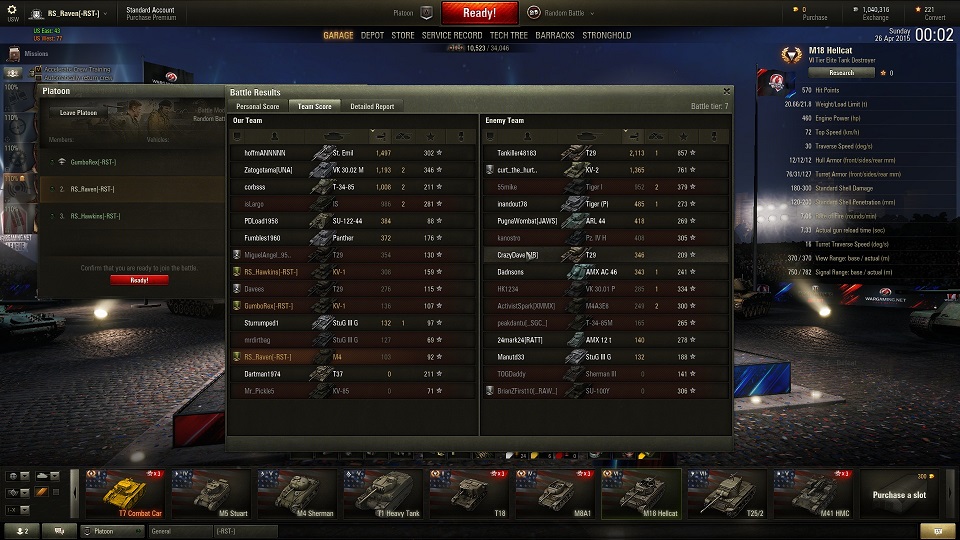Image resolution: width=960 pixels, height=540 pixels.
Task: Open the Depot menu
Action: point(372,35)
